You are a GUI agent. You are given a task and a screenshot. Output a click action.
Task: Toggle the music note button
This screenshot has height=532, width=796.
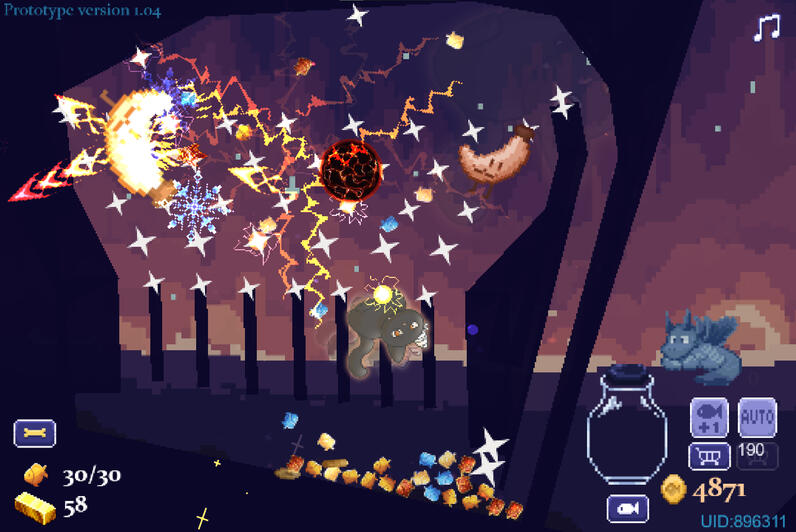point(766,27)
